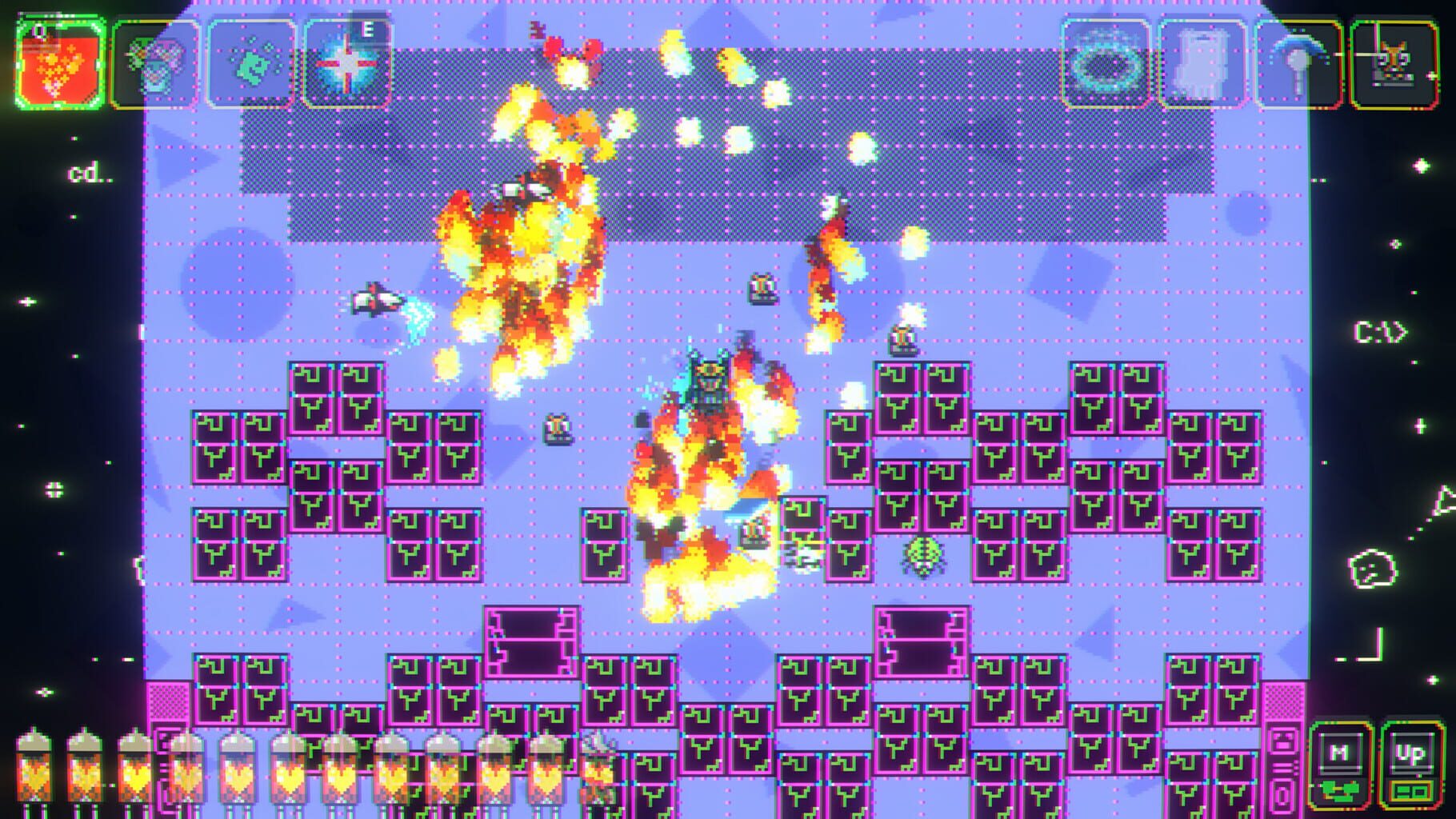Click the green cable toggle under the M button

1339,791
